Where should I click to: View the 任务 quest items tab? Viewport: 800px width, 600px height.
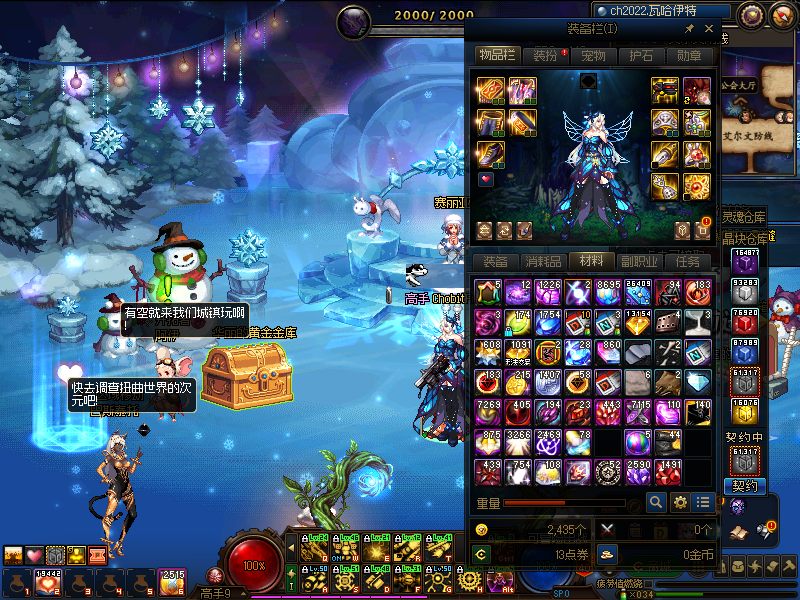tap(688, 261)
